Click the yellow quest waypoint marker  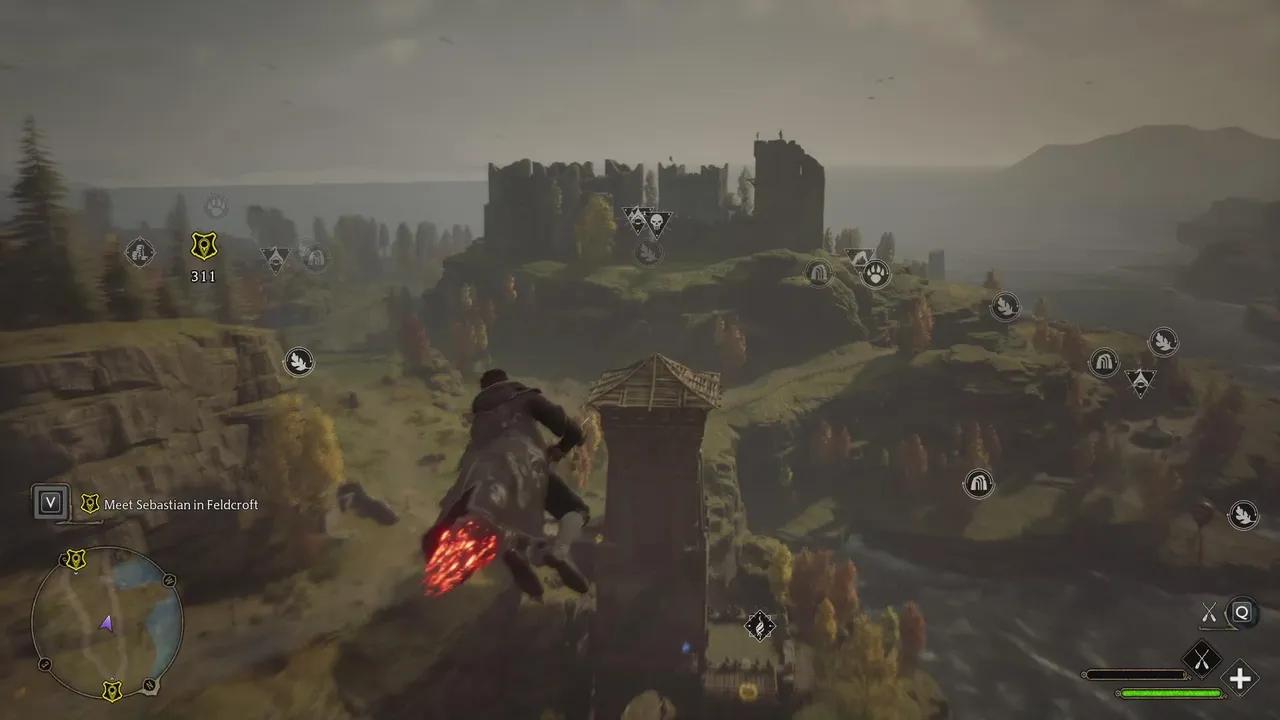[x=204, y=246]
